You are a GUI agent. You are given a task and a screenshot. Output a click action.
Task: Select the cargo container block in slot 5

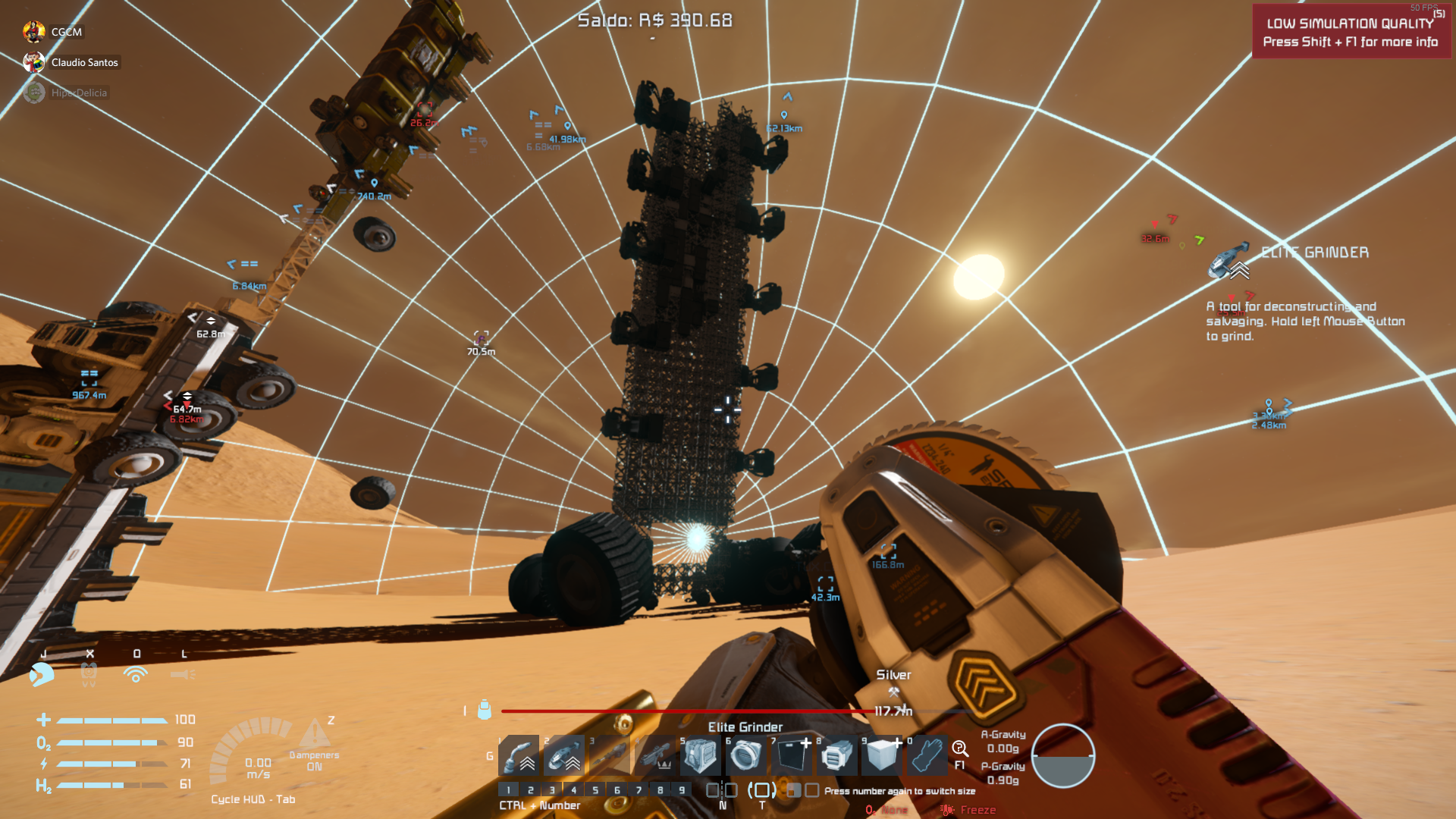(x=700, y=755)
